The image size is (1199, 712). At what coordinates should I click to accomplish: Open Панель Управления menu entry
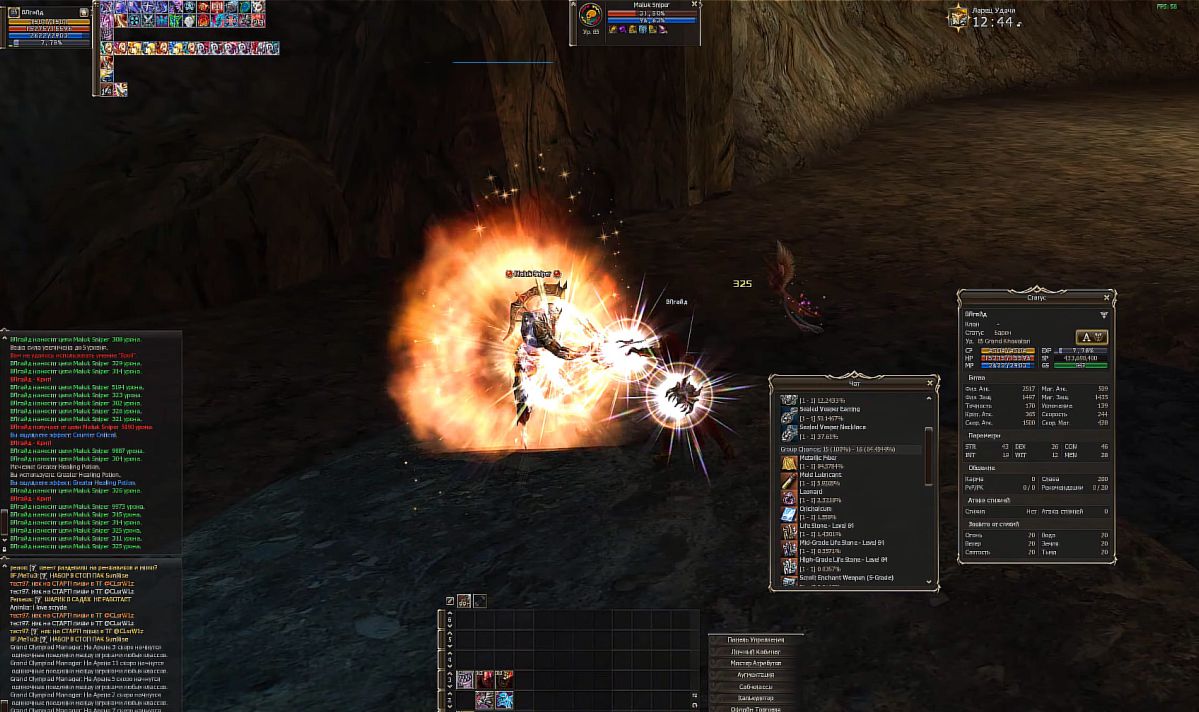pos(755,639)
